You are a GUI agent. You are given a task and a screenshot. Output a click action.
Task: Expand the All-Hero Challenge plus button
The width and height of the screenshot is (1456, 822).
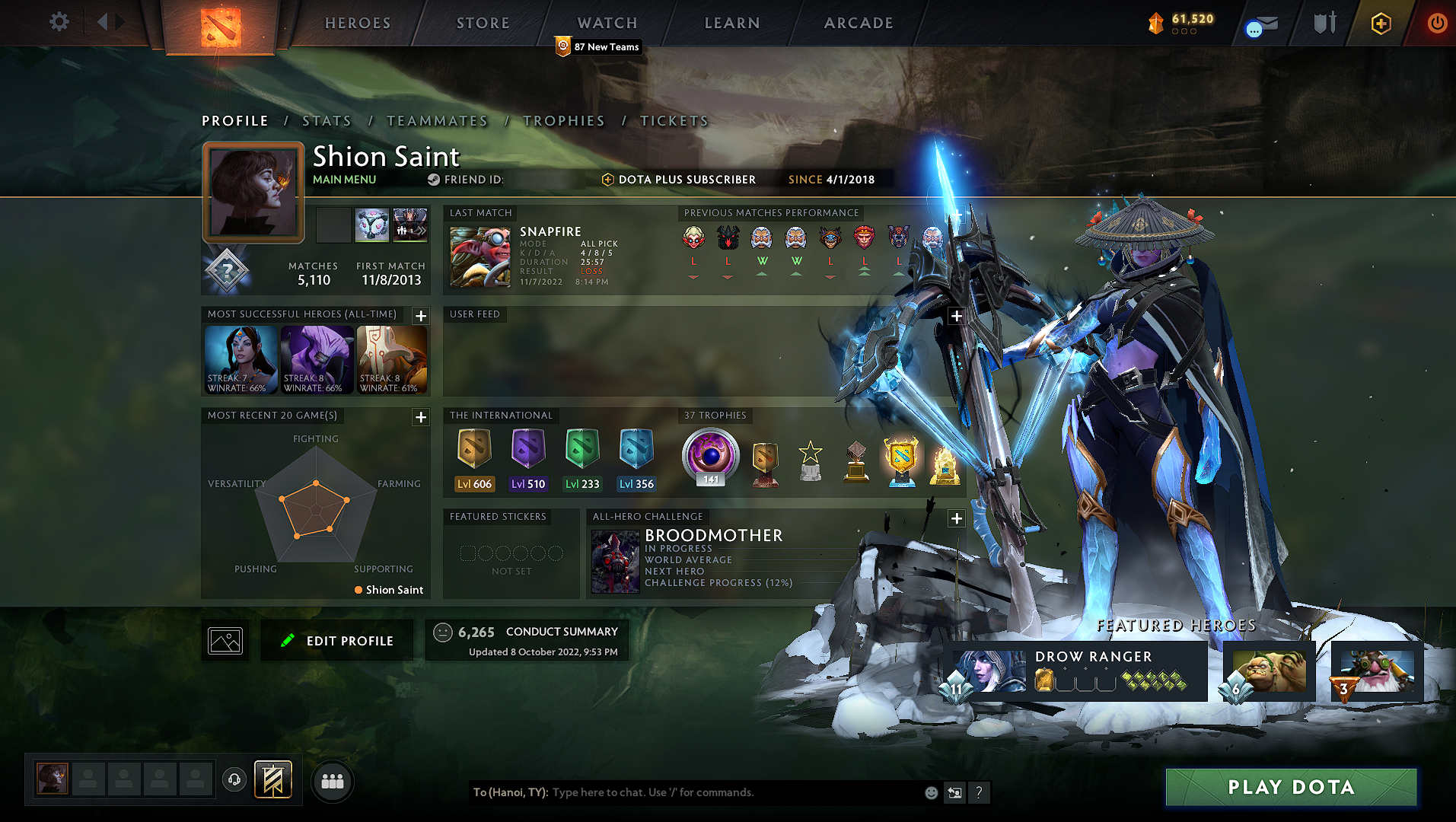point(956,518)
